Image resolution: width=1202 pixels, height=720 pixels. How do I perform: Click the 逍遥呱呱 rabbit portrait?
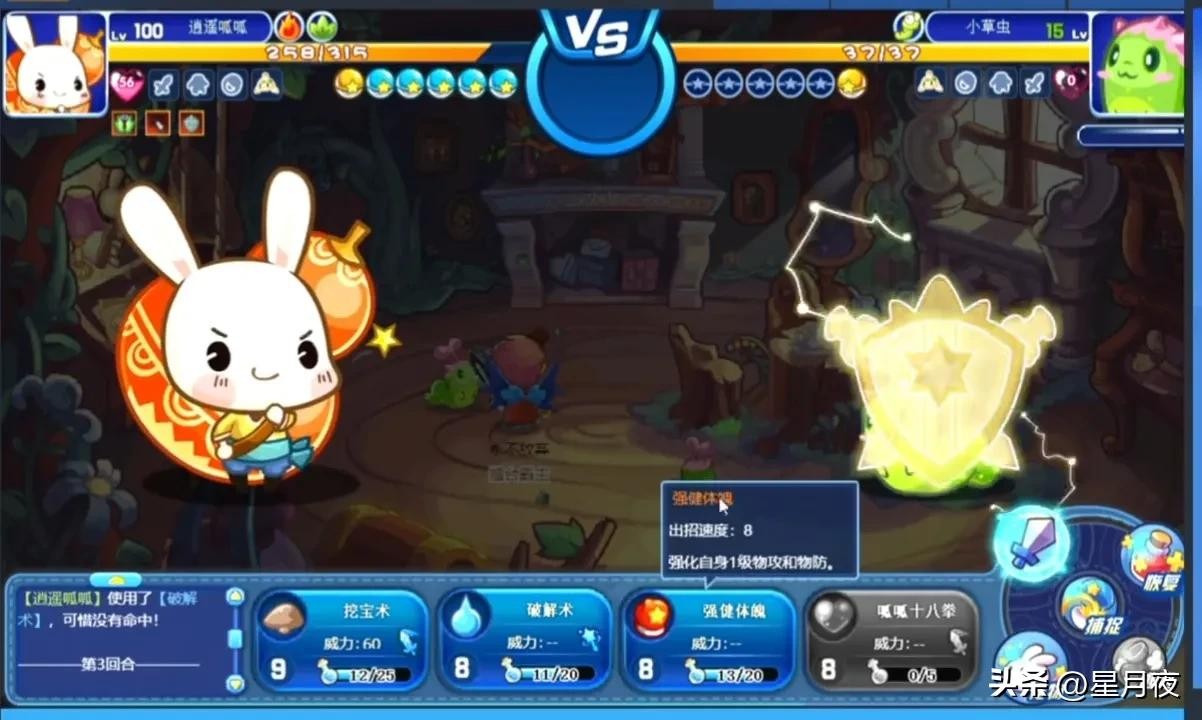coord(56,62)
